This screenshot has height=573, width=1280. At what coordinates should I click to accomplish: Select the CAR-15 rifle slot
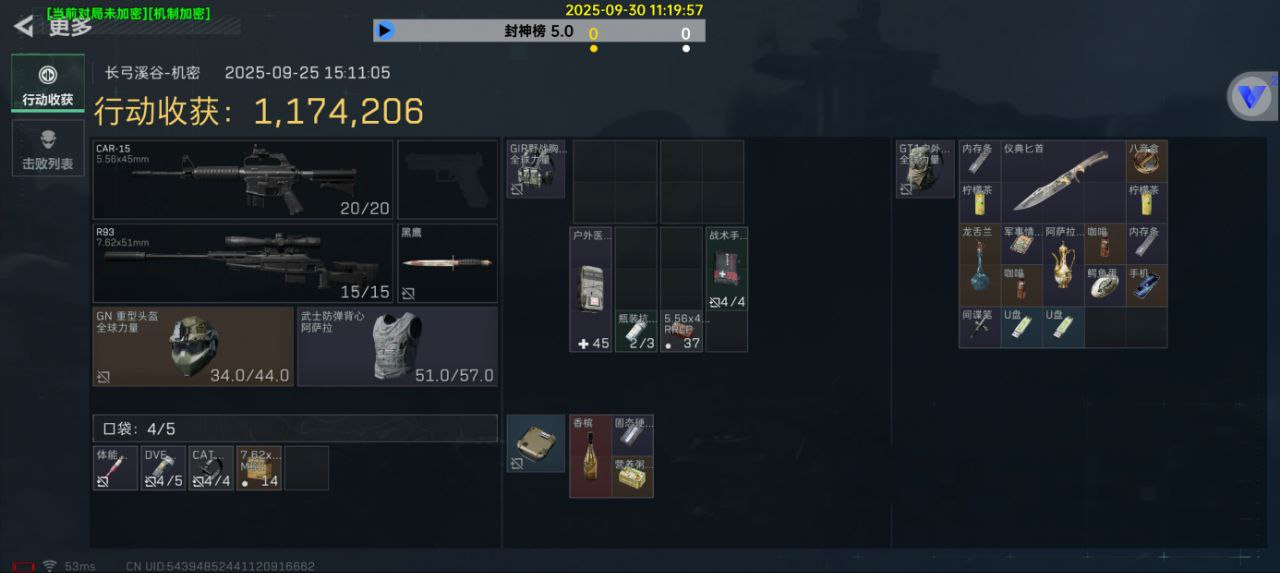pos(244,180)
